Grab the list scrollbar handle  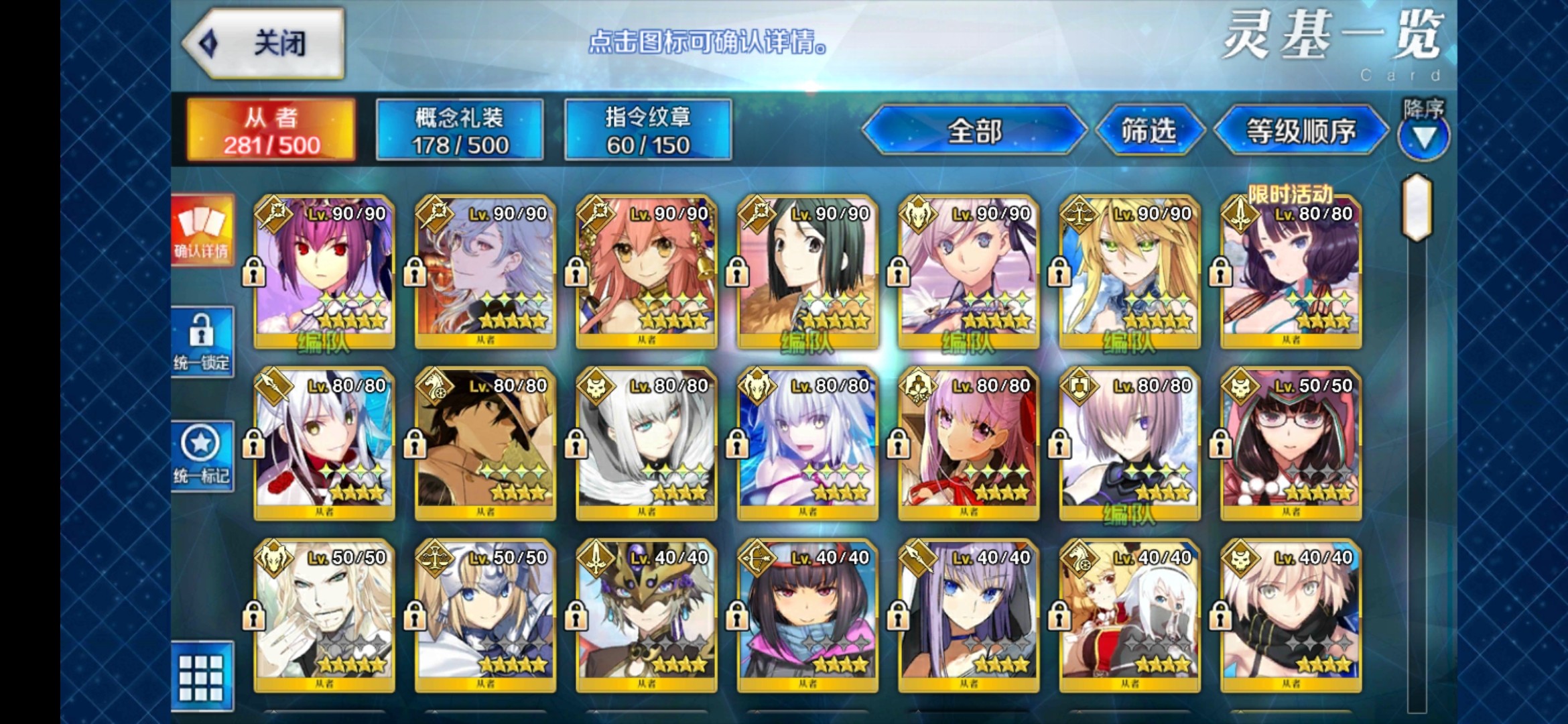1417,208
